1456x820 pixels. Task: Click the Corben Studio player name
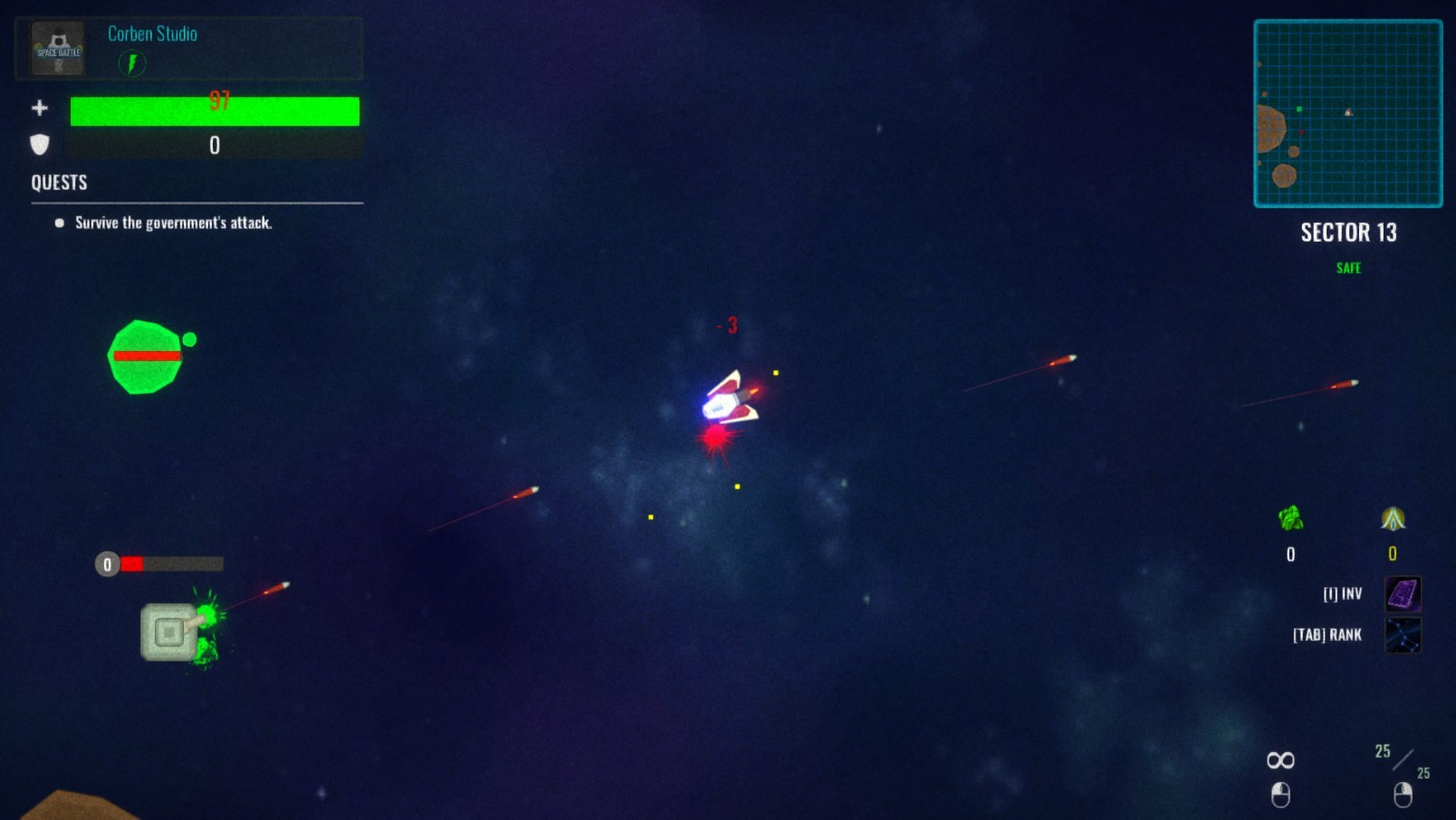pyautogui.click(x=151, y=34)
